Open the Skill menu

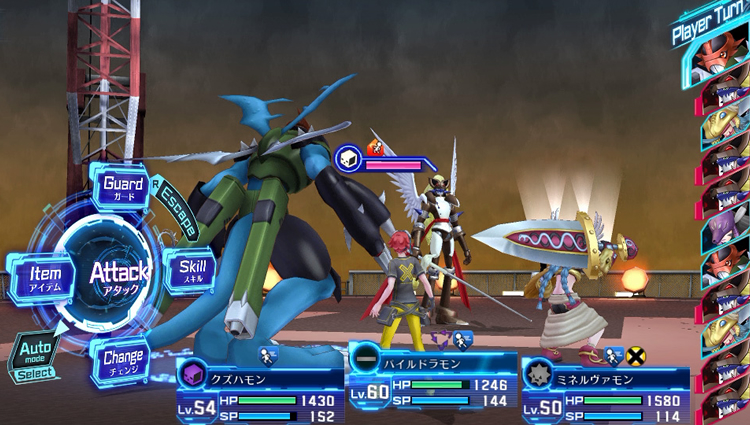(190, 271)
